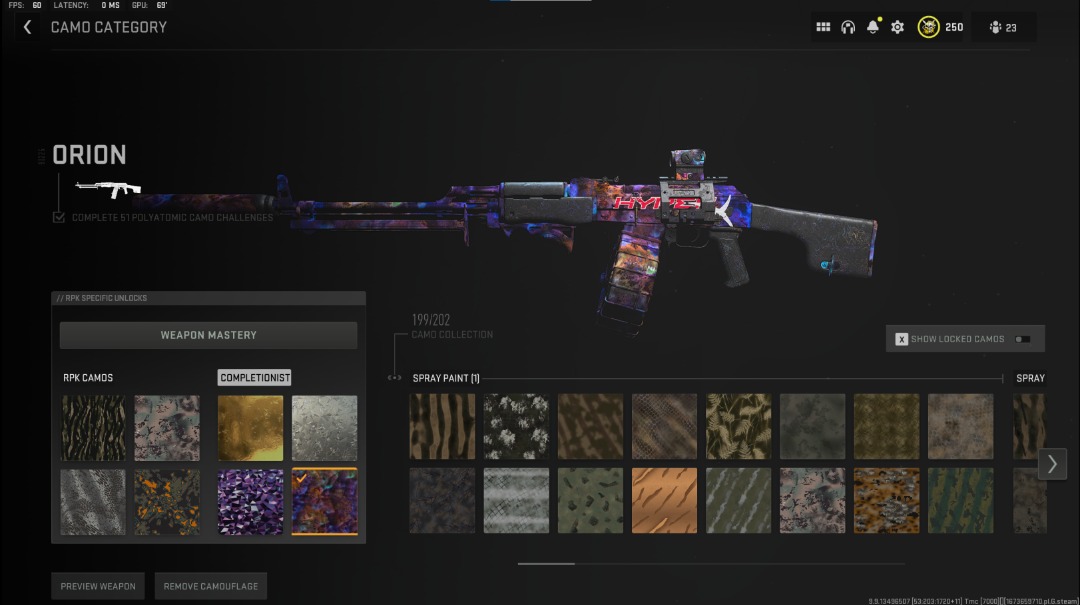This screenshot has width=1080, height=605.
Task: Select the equipped Orion camo tile
Action: pyautogui.click(x=324, y=501)
